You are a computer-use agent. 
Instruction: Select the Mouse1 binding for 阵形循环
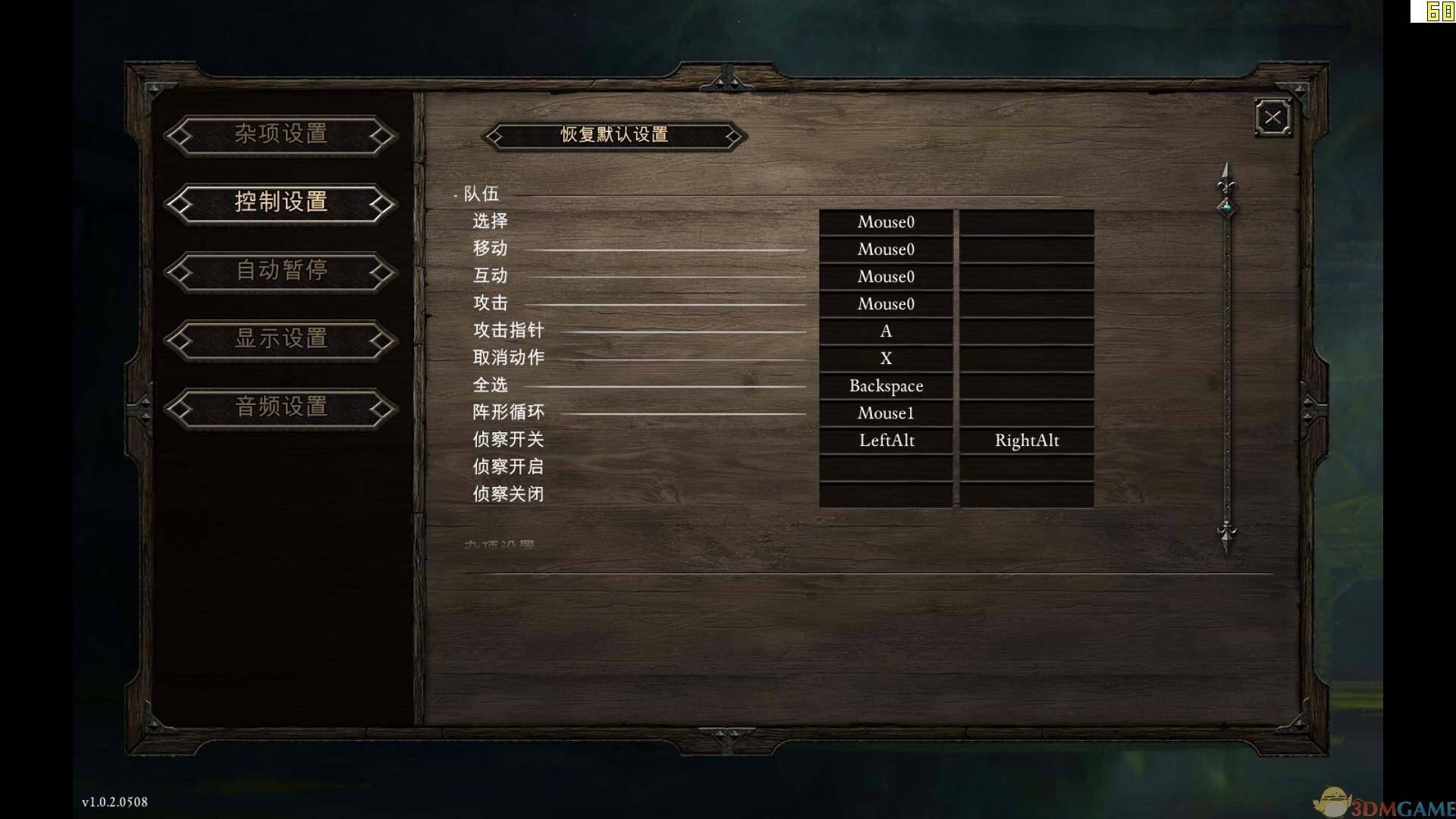886,413
